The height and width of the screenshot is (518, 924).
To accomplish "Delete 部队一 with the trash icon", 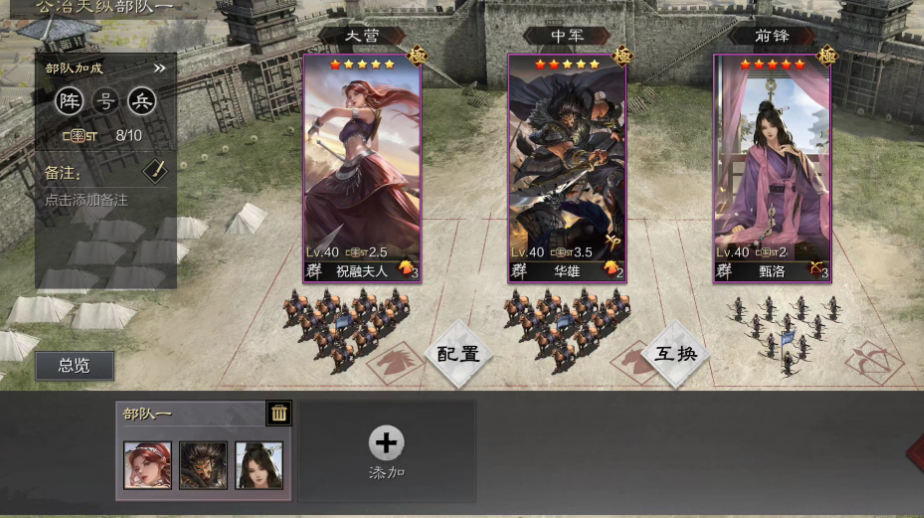I will pos(279,412).
